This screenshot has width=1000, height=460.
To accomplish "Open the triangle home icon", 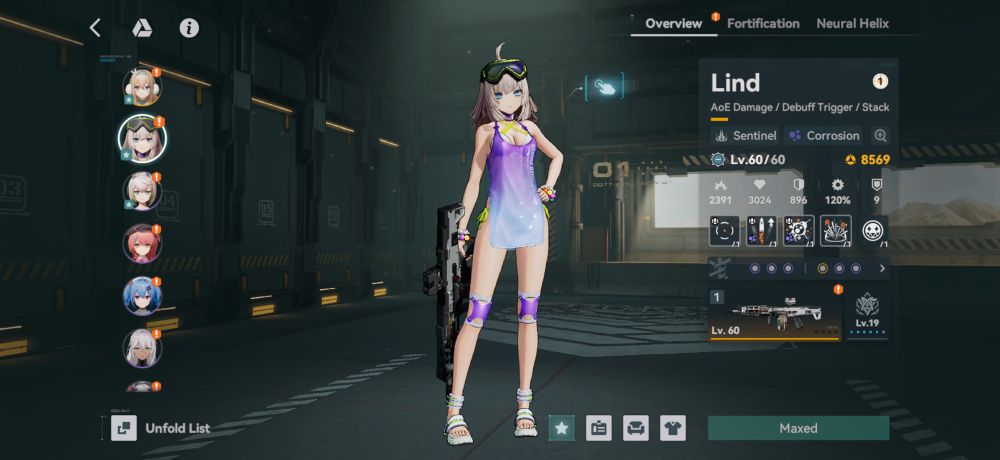I will click(x=141, y=28).
